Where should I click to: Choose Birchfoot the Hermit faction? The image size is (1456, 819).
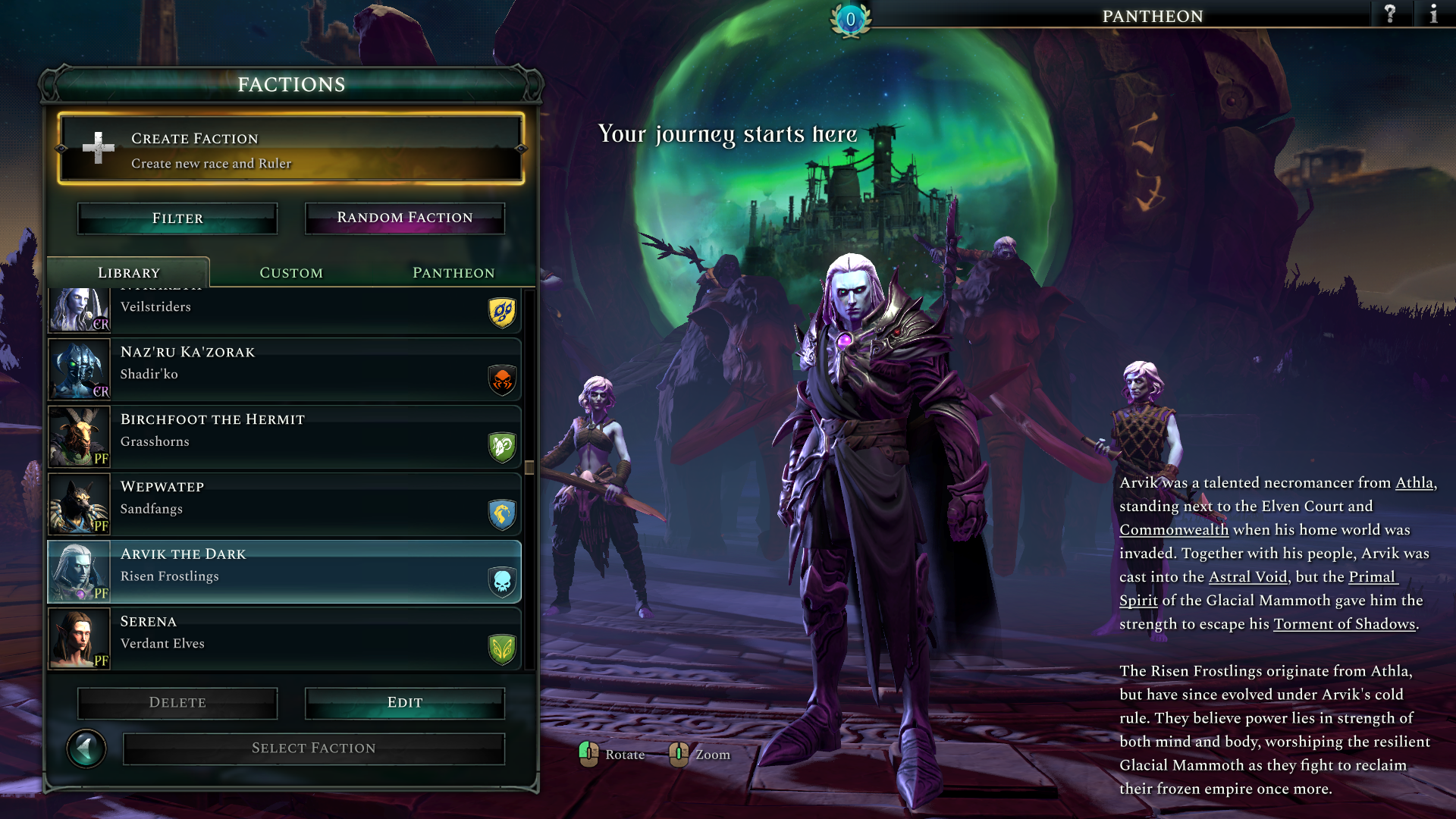point(284,437)
